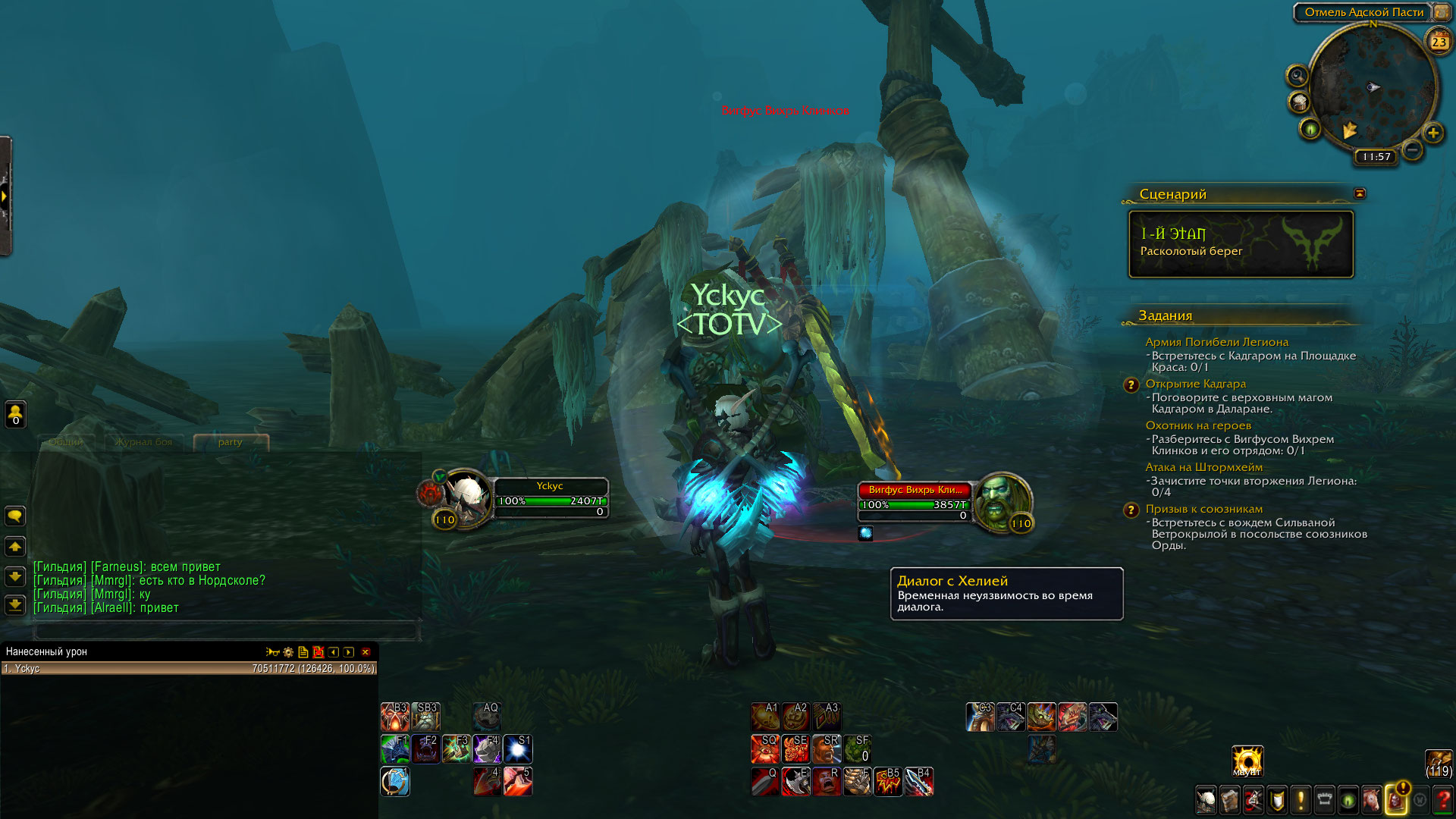Open the Атака на Штормхейм quest entry

pyautogui.click(x=1203, y=467)
